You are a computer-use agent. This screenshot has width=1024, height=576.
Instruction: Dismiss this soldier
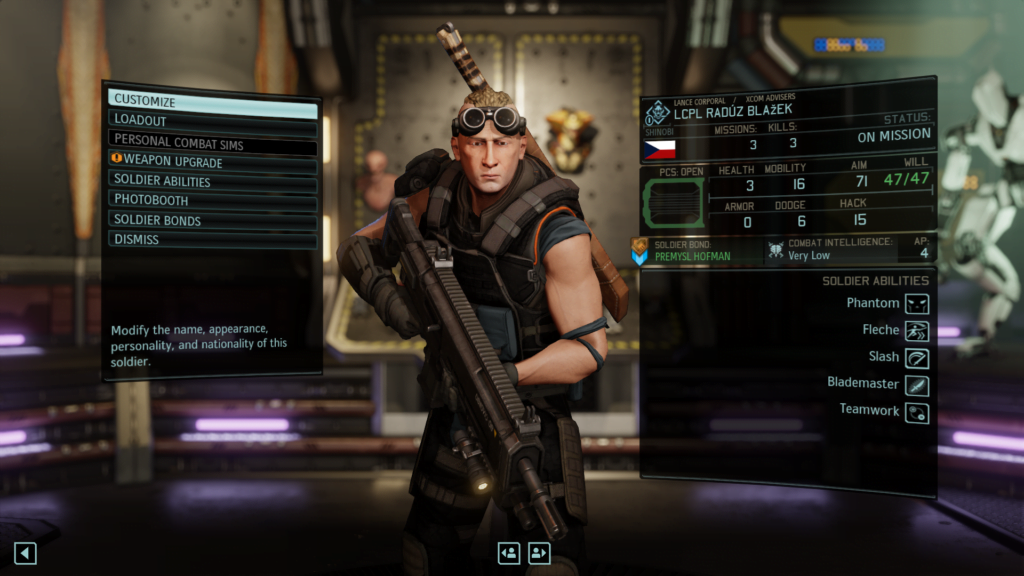tap(212, 239)
